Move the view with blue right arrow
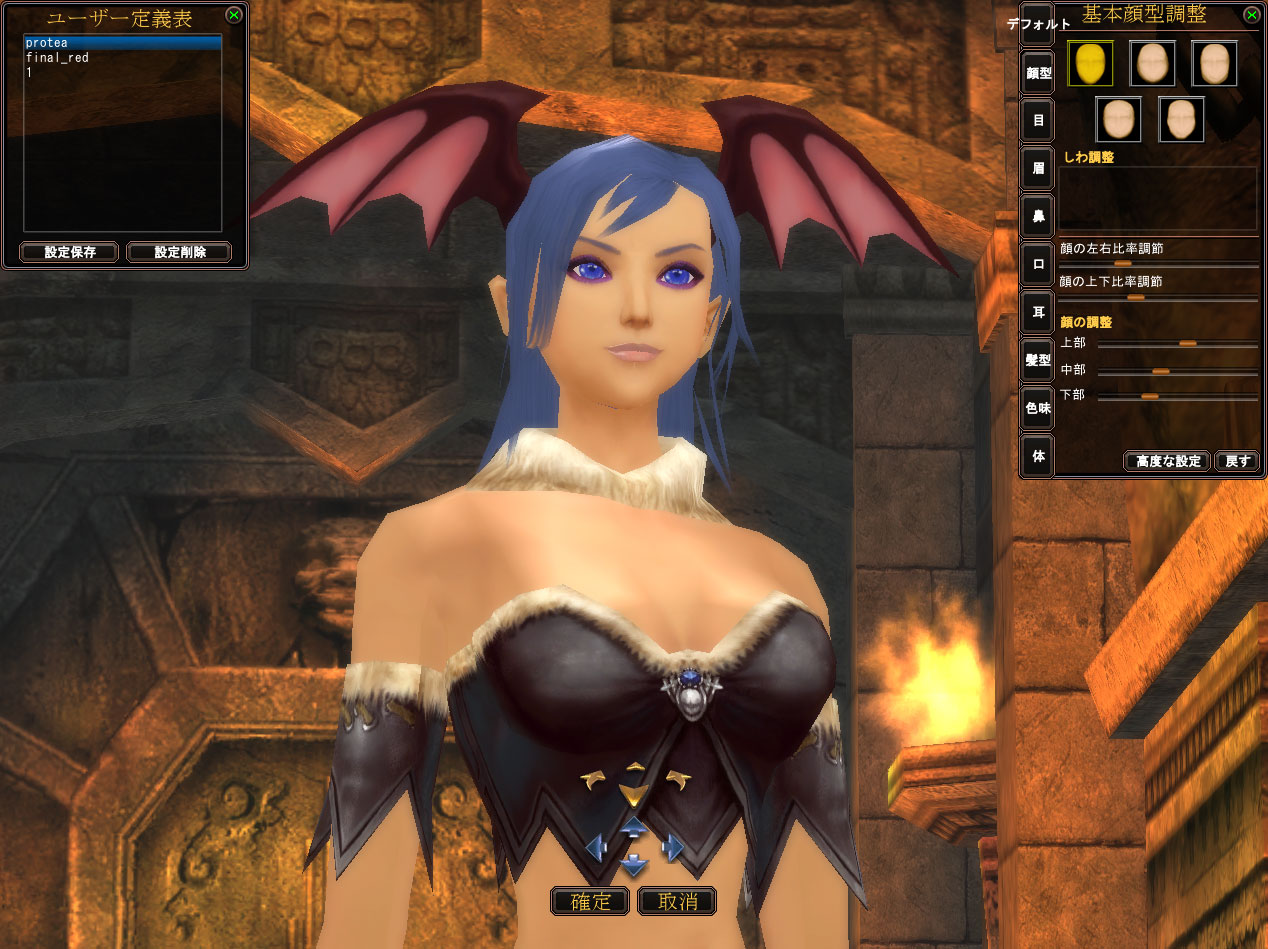The image size is (1268, 949). tap(672, 848)
